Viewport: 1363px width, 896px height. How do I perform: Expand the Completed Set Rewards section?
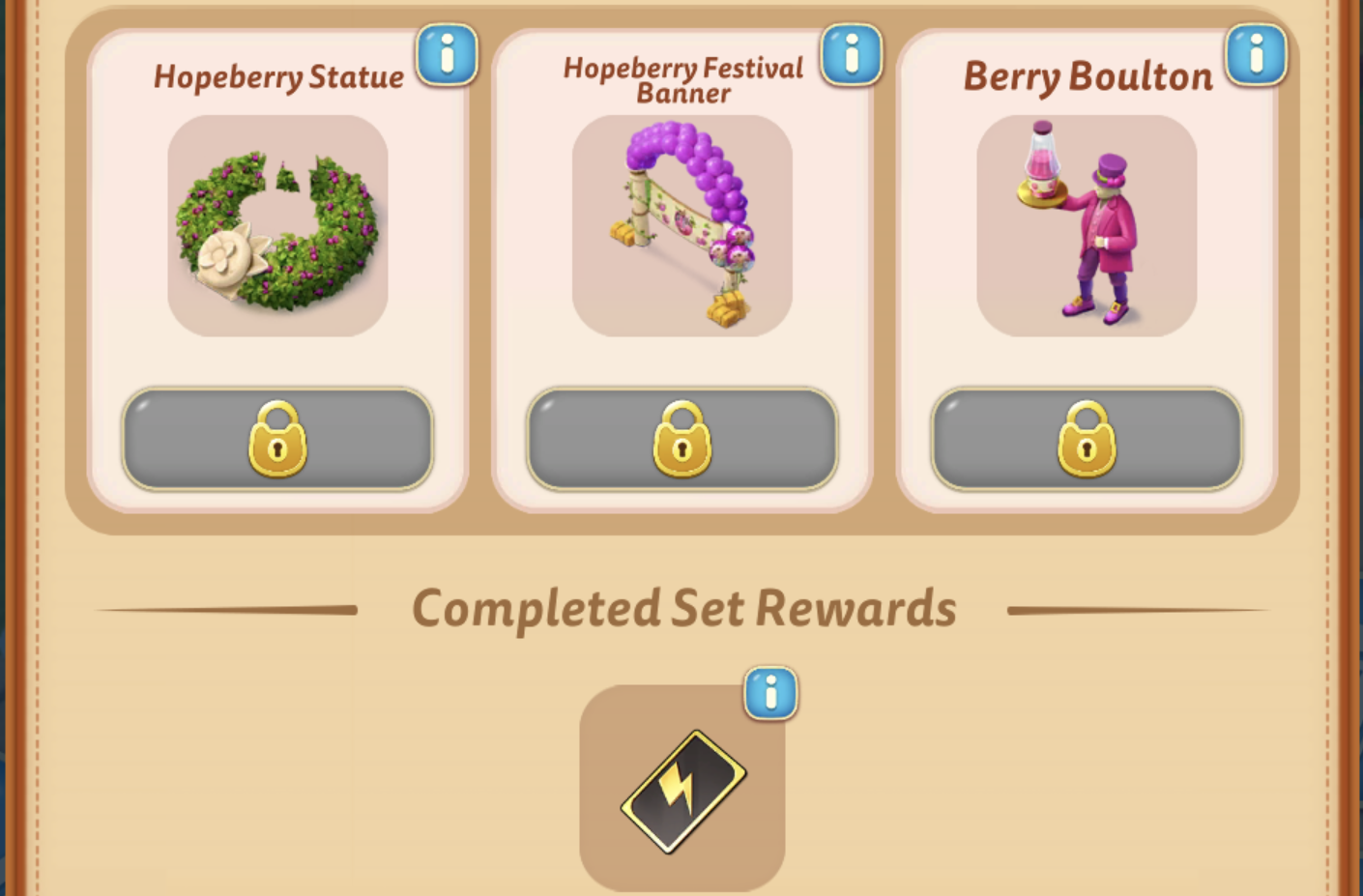pyautogui.click(x=770, y=694)
